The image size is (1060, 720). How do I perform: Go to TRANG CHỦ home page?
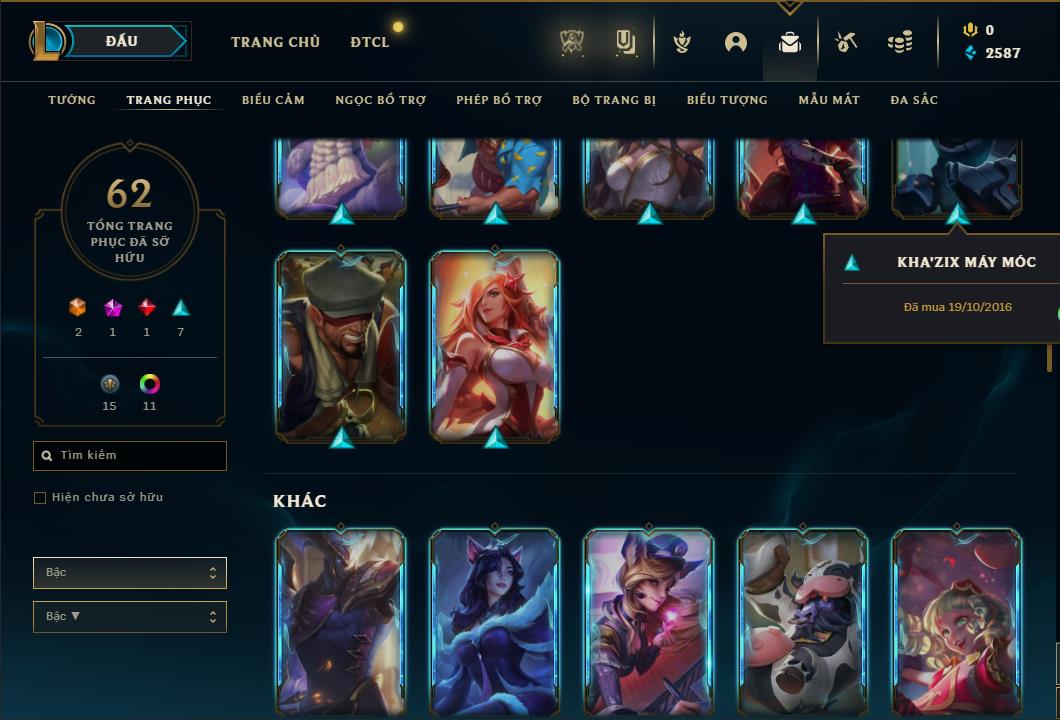pyautogui.click(x=275, y=42)
